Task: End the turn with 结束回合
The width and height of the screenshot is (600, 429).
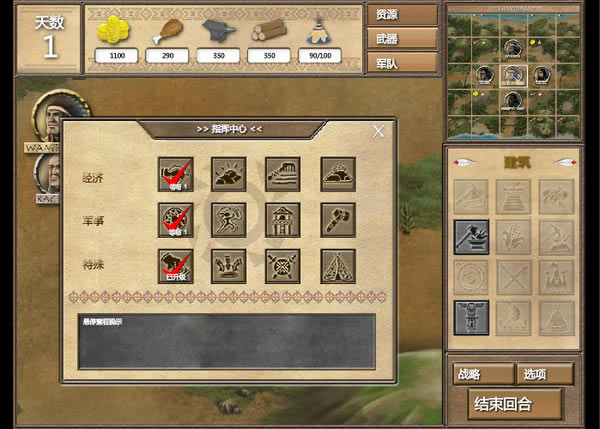Action: click(x=516, y=404)
